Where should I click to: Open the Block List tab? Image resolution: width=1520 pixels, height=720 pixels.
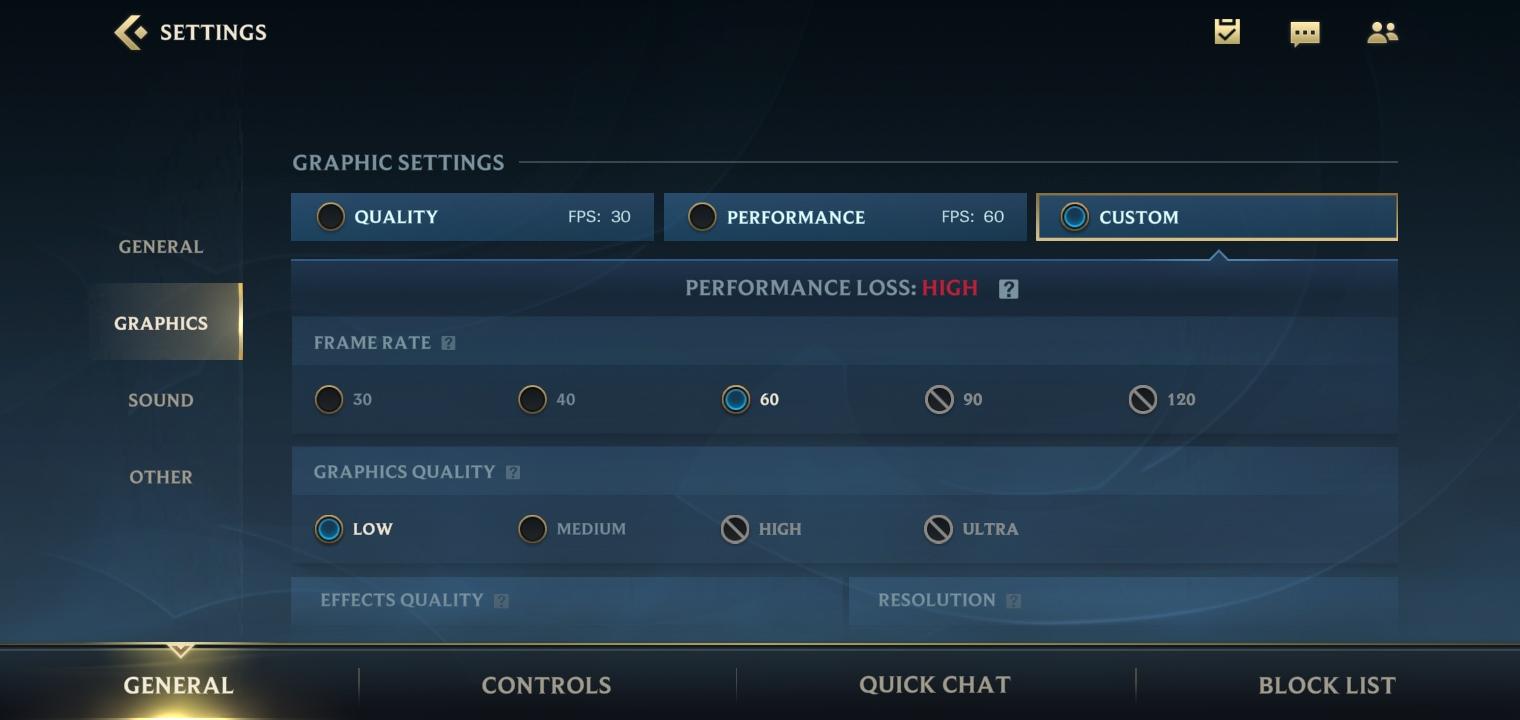pyautogui.click(x=1326, y=685)
